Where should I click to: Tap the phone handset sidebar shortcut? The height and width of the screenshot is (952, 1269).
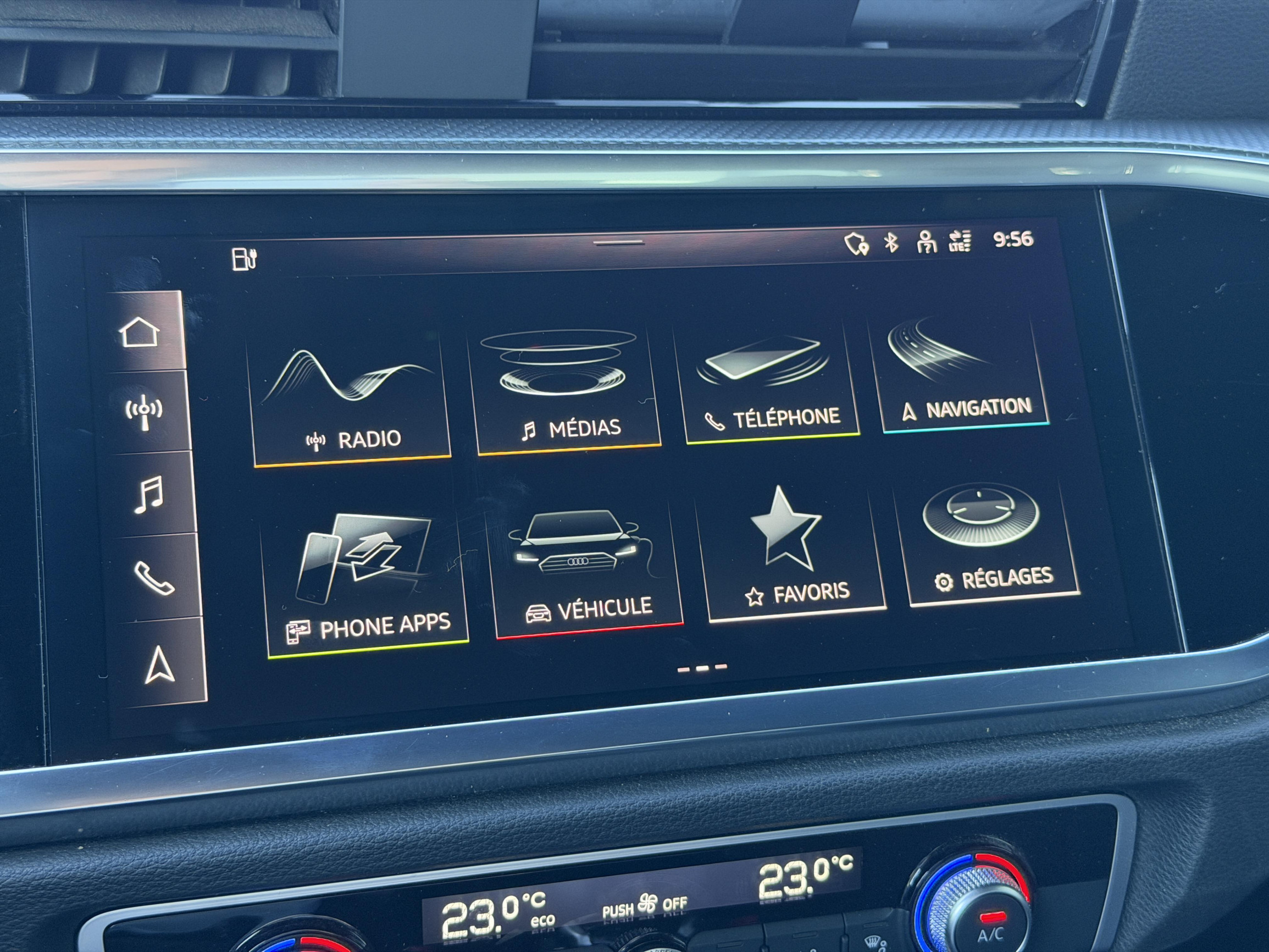[154, 578]
